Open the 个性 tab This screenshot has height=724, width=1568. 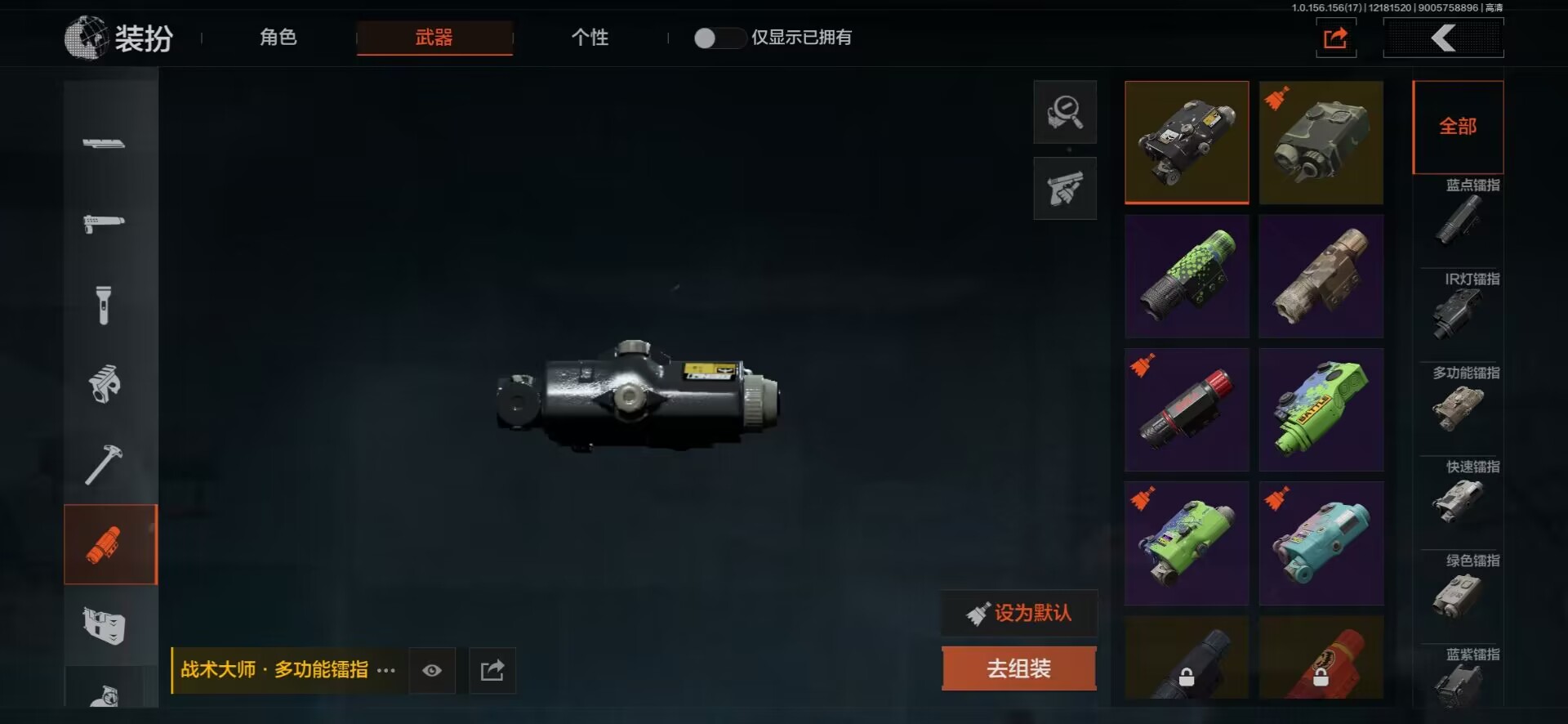point(590,38)
